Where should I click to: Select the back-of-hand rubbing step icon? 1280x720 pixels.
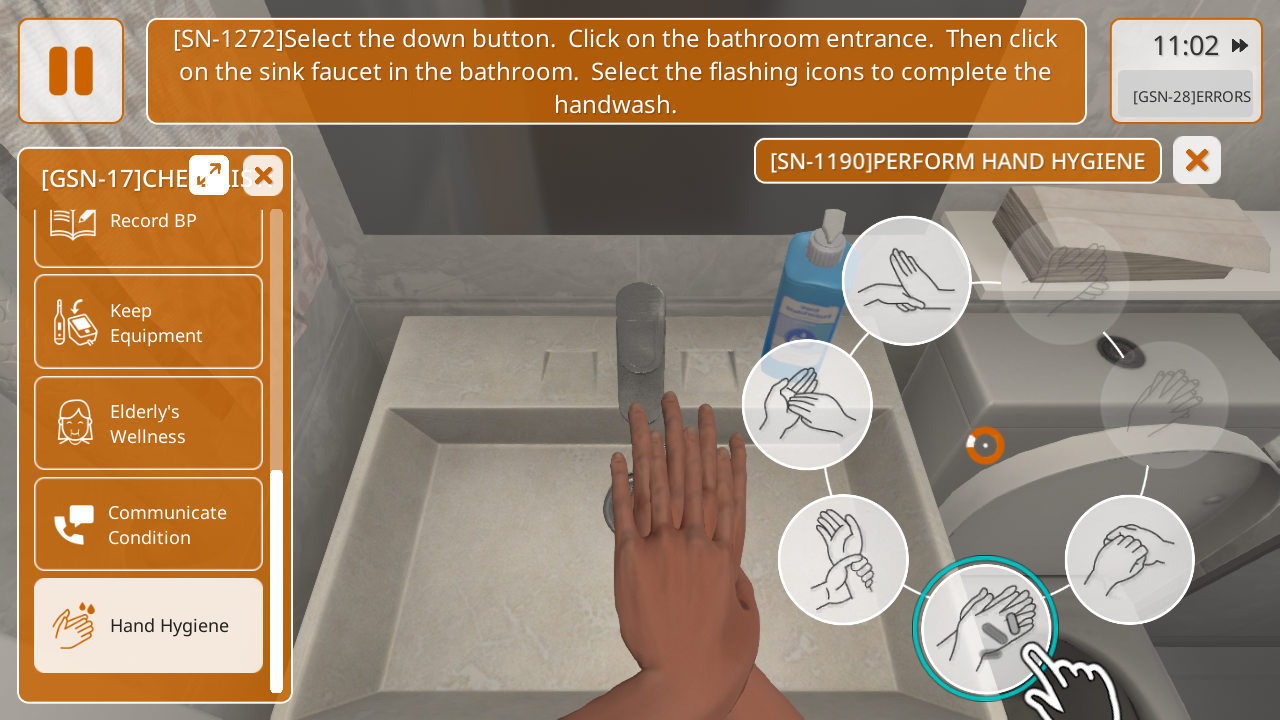coord(906,281)
